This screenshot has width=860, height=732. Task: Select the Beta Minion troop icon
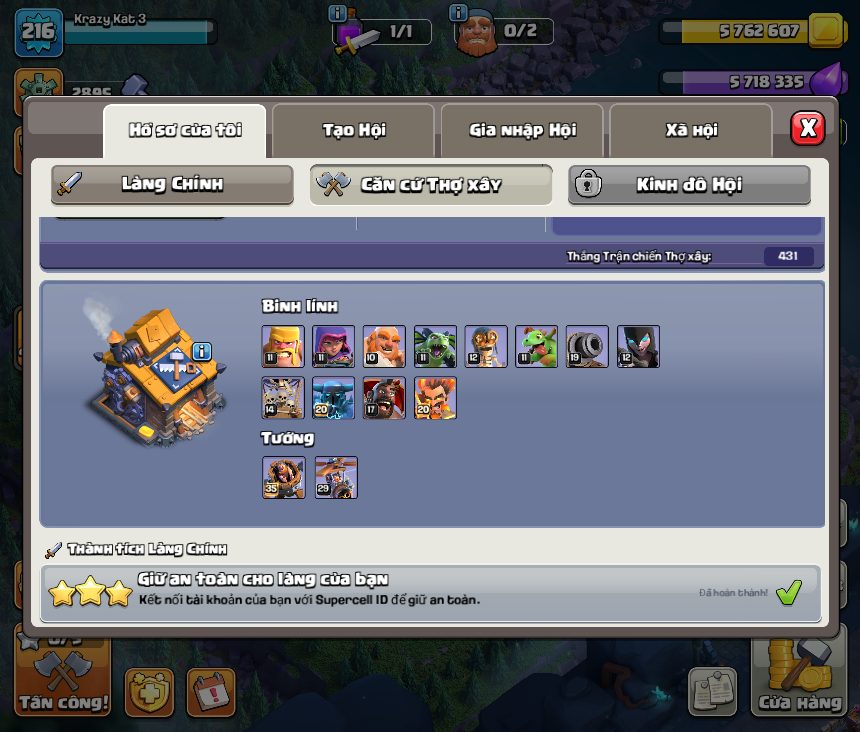coord(435,347)
